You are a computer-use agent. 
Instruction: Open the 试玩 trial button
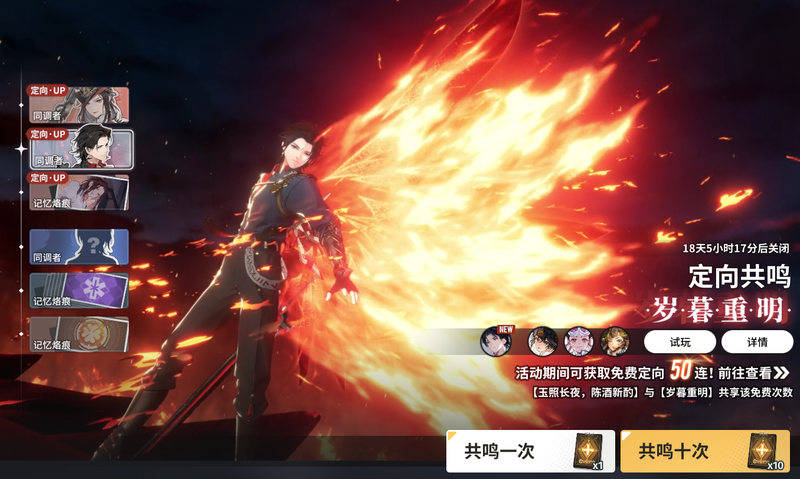(x=679, y=341)
